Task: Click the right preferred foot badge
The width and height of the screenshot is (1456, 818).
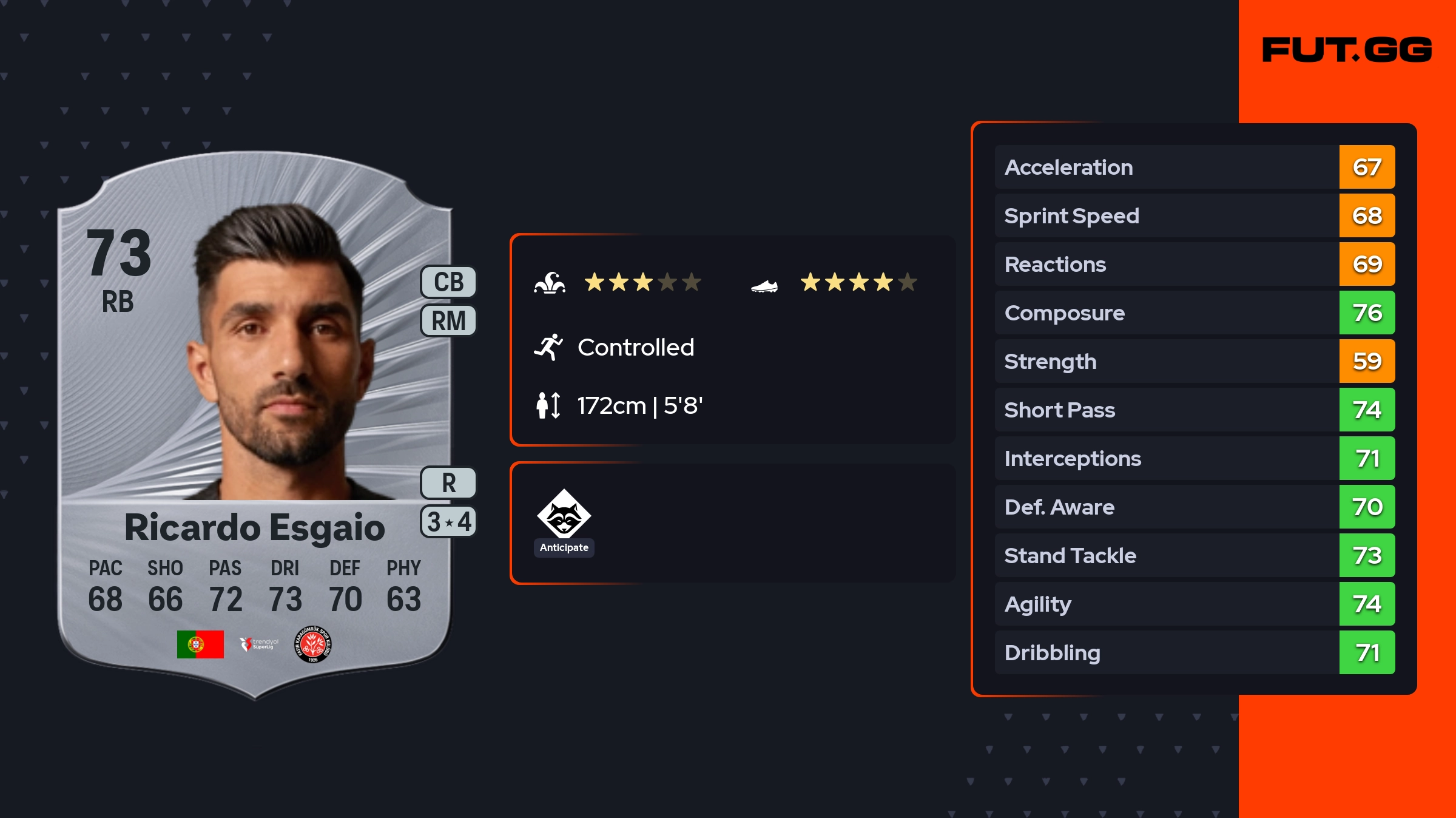Action: tap(448, 483)
